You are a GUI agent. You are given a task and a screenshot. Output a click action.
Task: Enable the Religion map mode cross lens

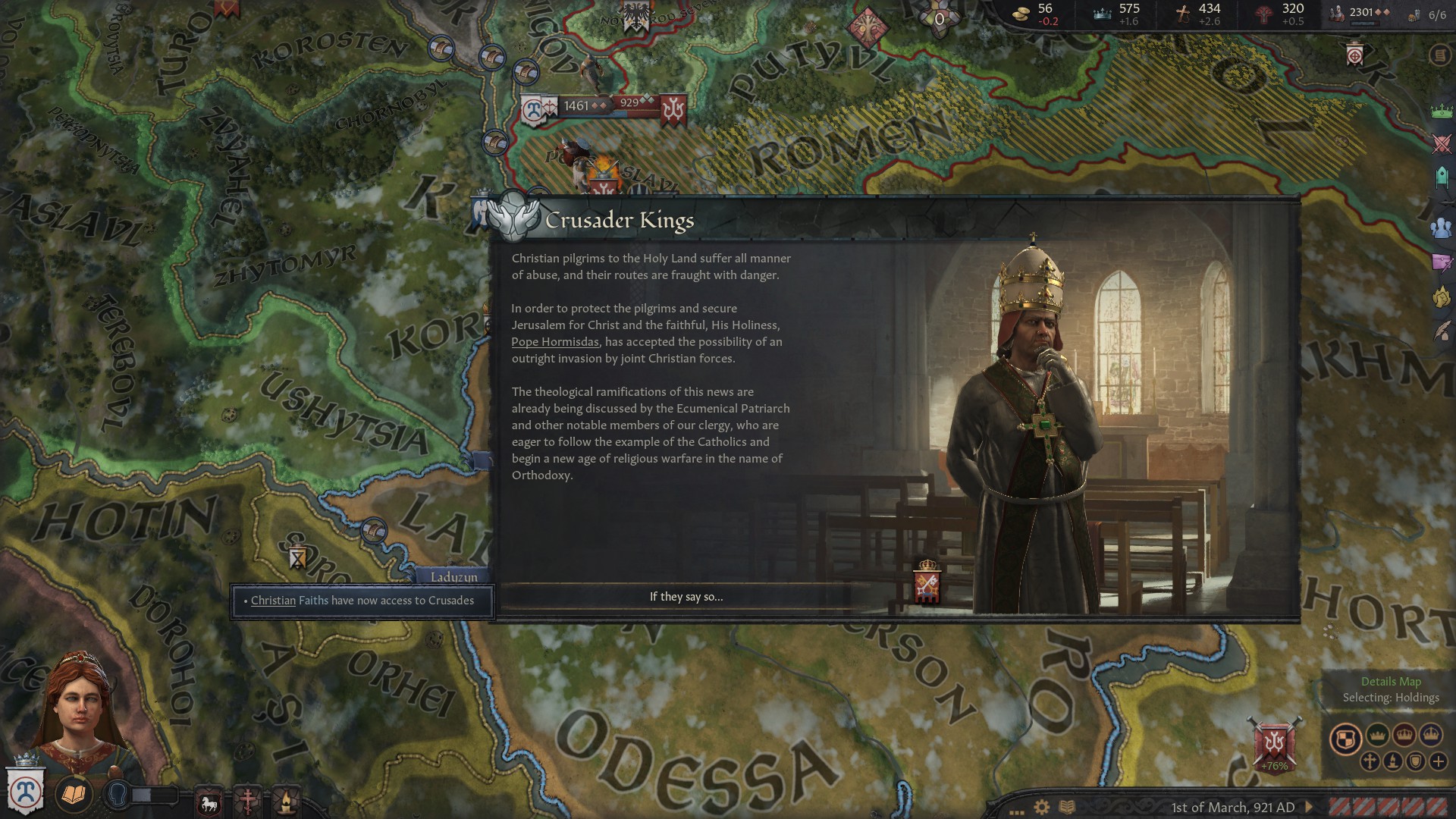1372,762
